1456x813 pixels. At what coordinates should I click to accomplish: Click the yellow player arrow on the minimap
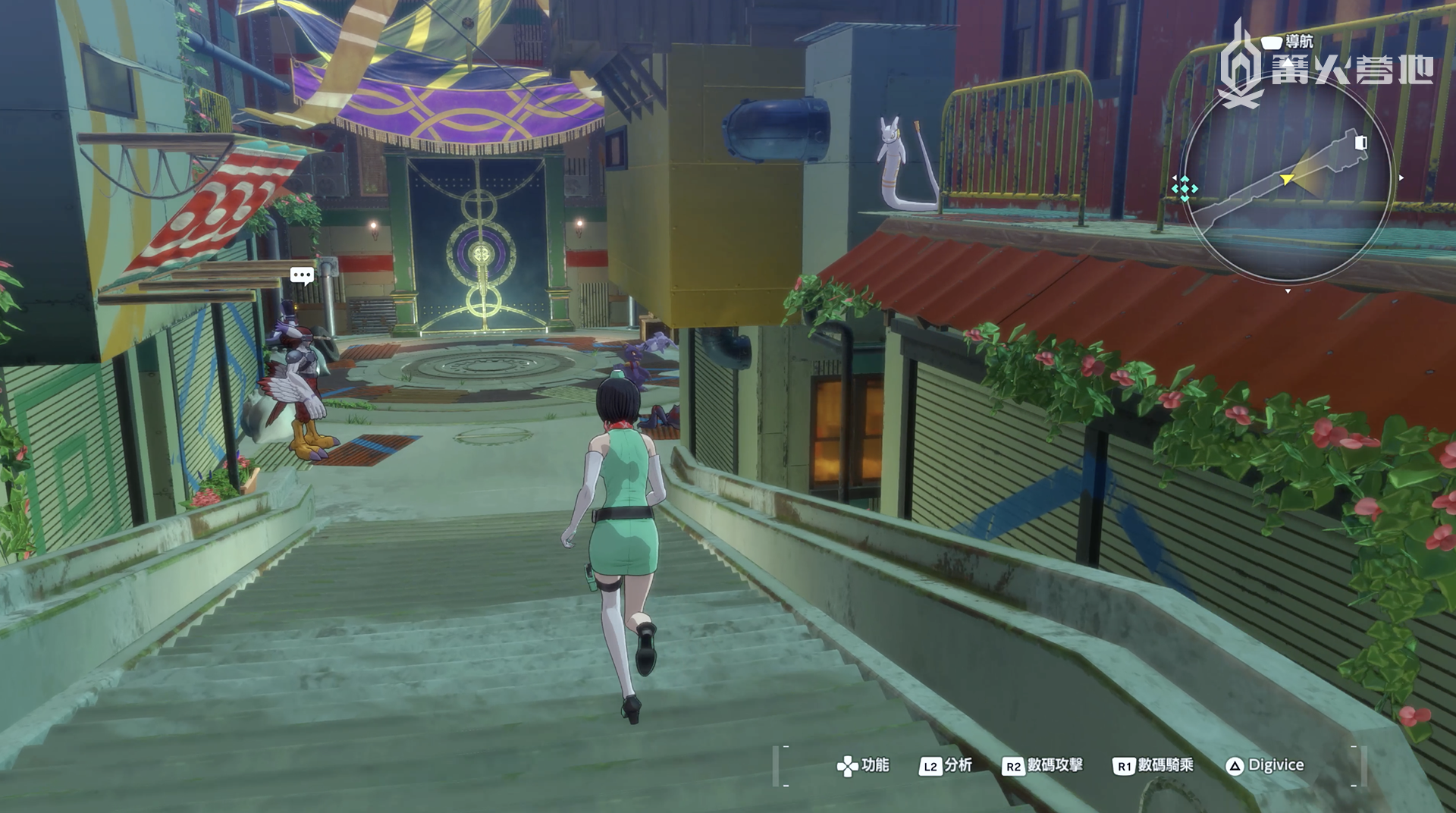[1287, 180]
